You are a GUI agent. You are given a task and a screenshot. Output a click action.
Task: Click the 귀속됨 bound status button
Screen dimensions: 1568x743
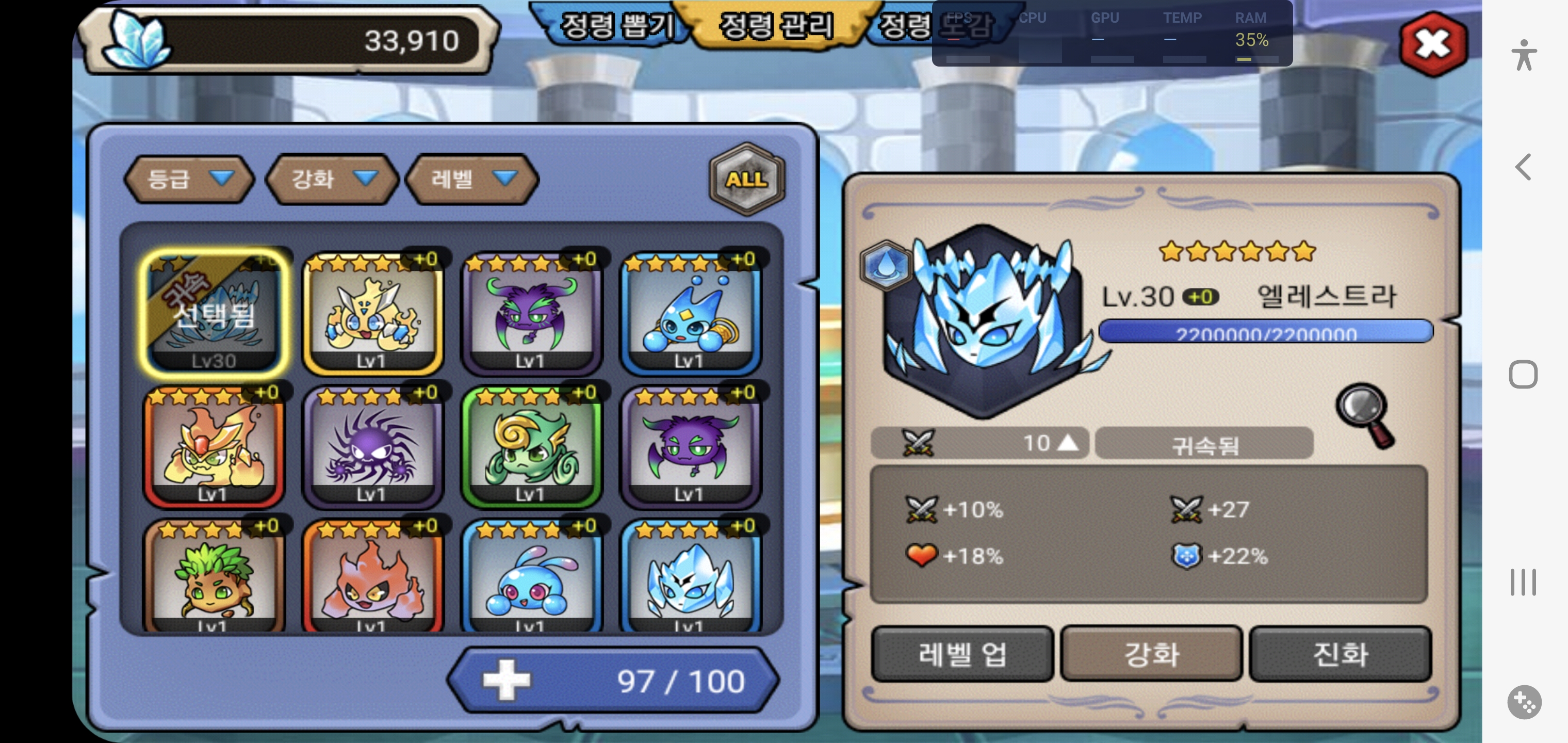1204,444
